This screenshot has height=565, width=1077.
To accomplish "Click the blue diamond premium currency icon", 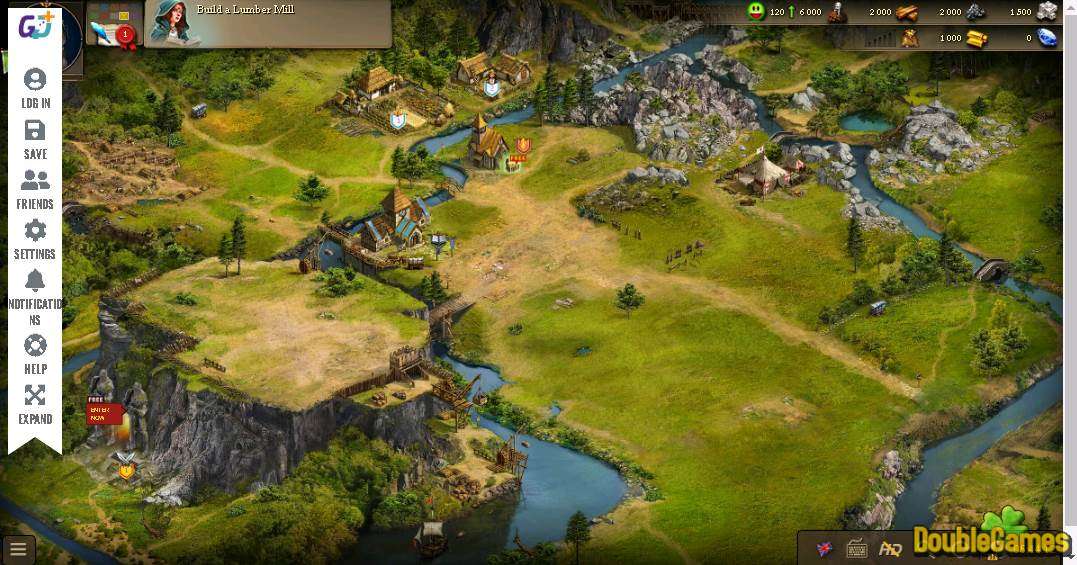I will pyautogui.click(x=1046, y=38).
